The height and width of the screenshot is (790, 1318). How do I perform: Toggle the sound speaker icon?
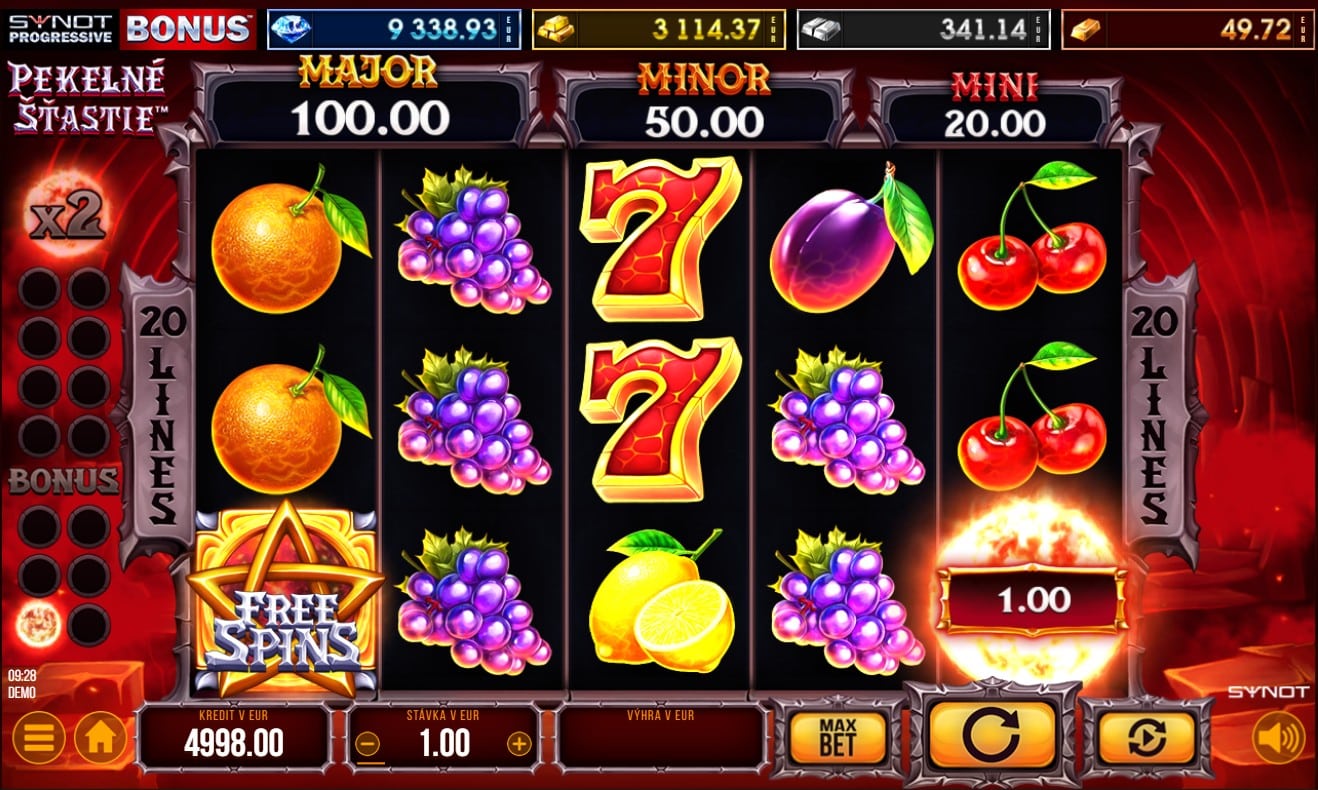[1278, 738]
